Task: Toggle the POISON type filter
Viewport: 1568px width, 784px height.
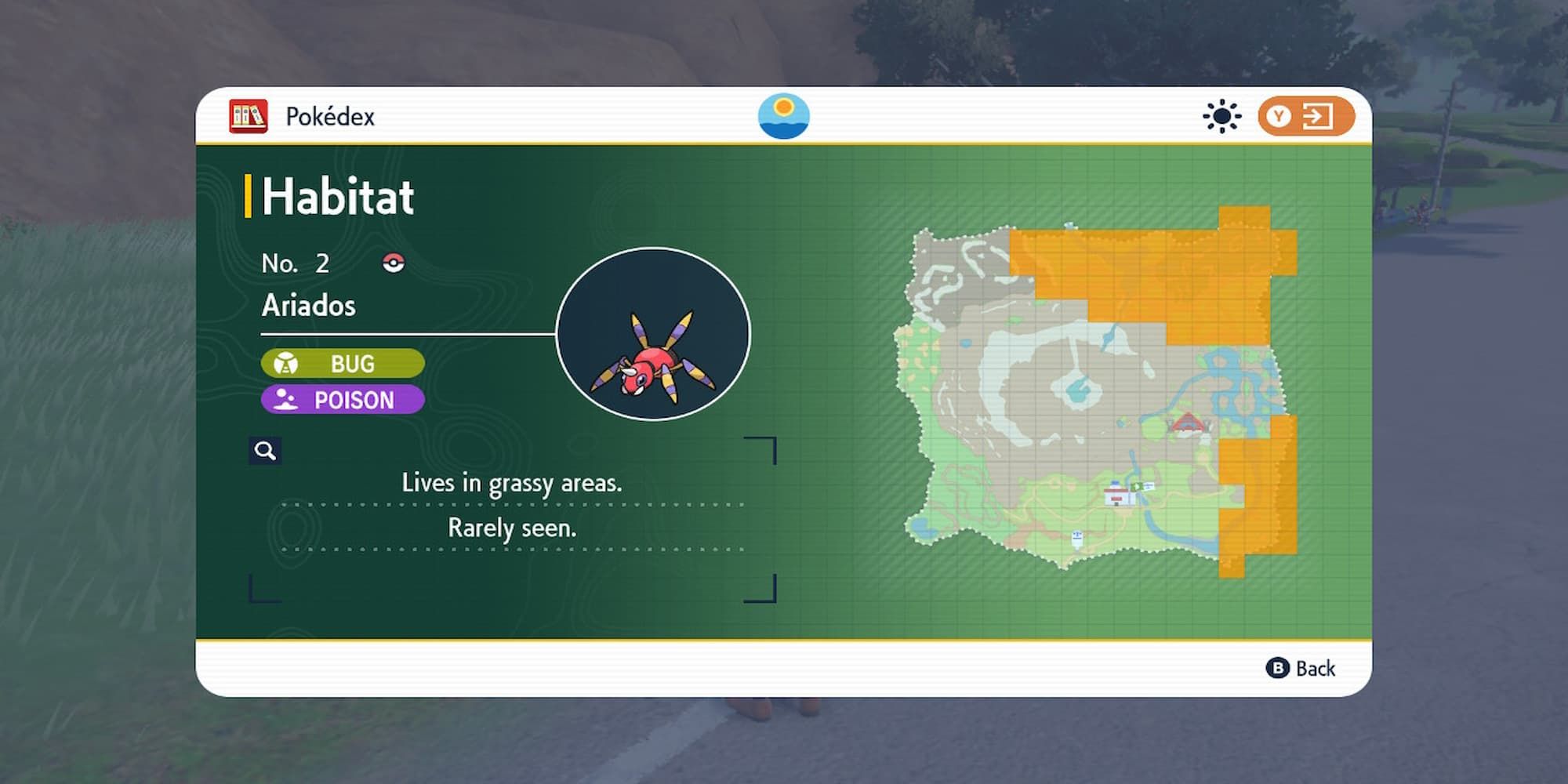Action: coord(343,401)
